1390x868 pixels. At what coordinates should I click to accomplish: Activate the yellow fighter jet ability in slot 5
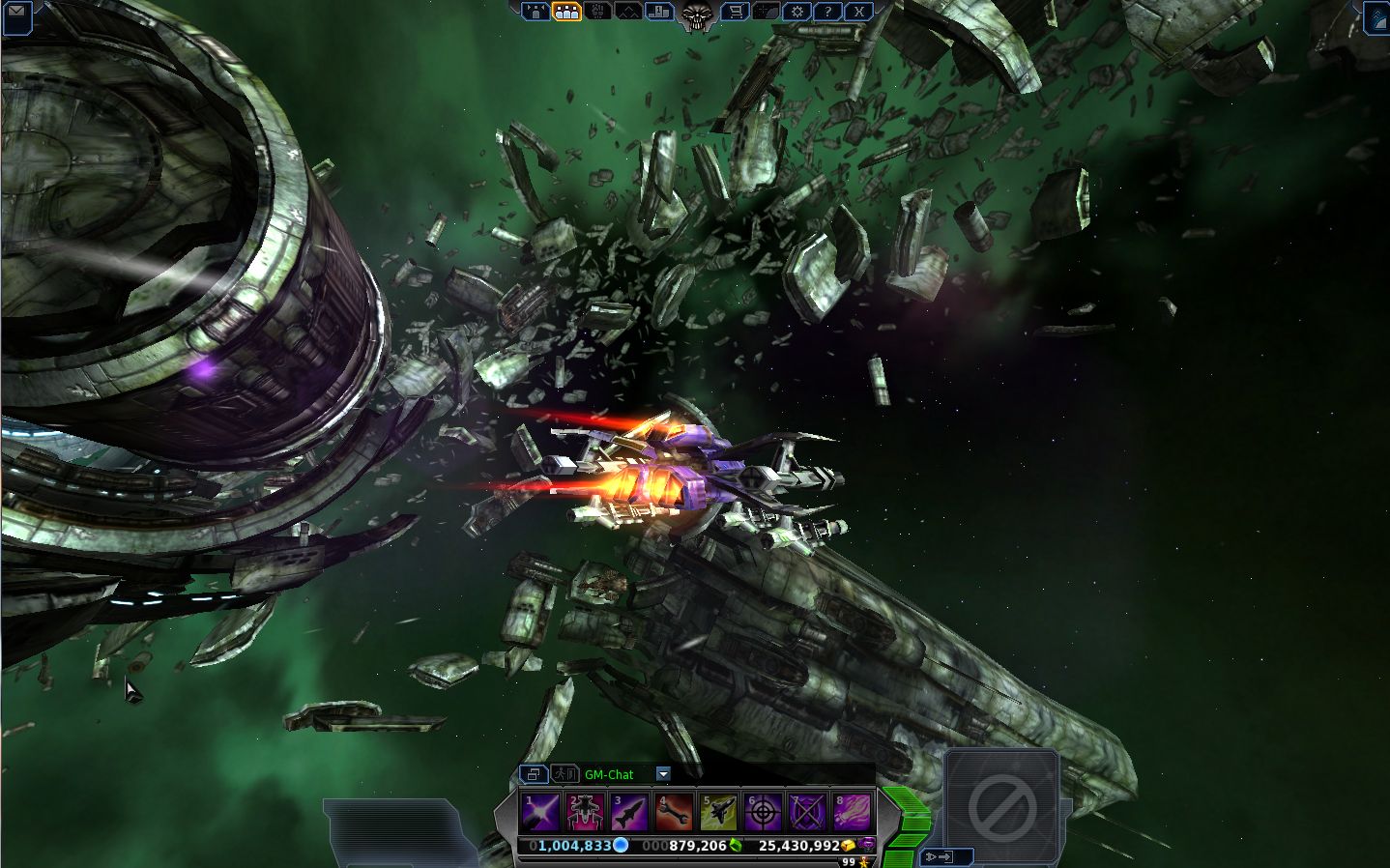[x=718, y=812]
